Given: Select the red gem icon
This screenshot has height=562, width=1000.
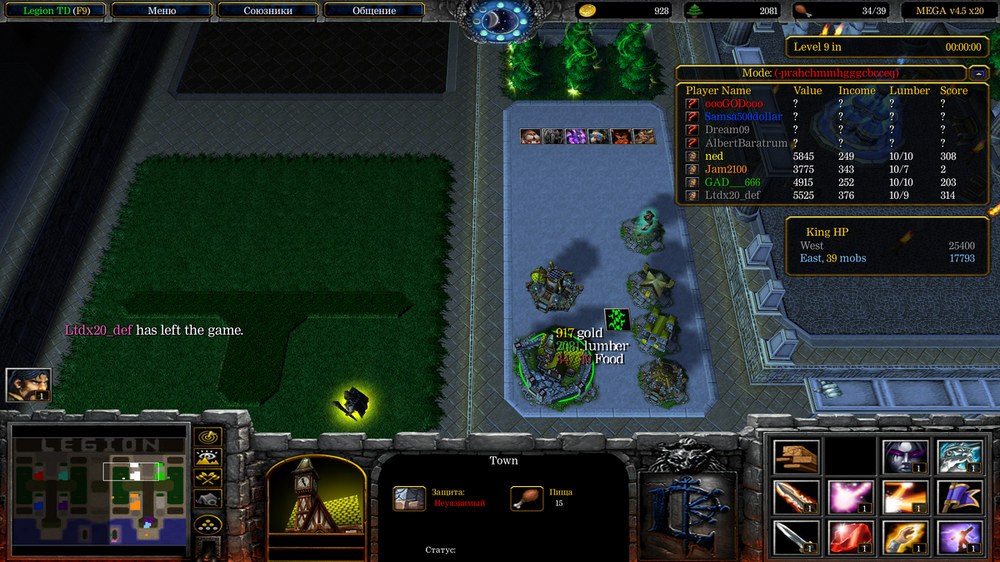Looking at the screenshot, I should coord(850,537).
